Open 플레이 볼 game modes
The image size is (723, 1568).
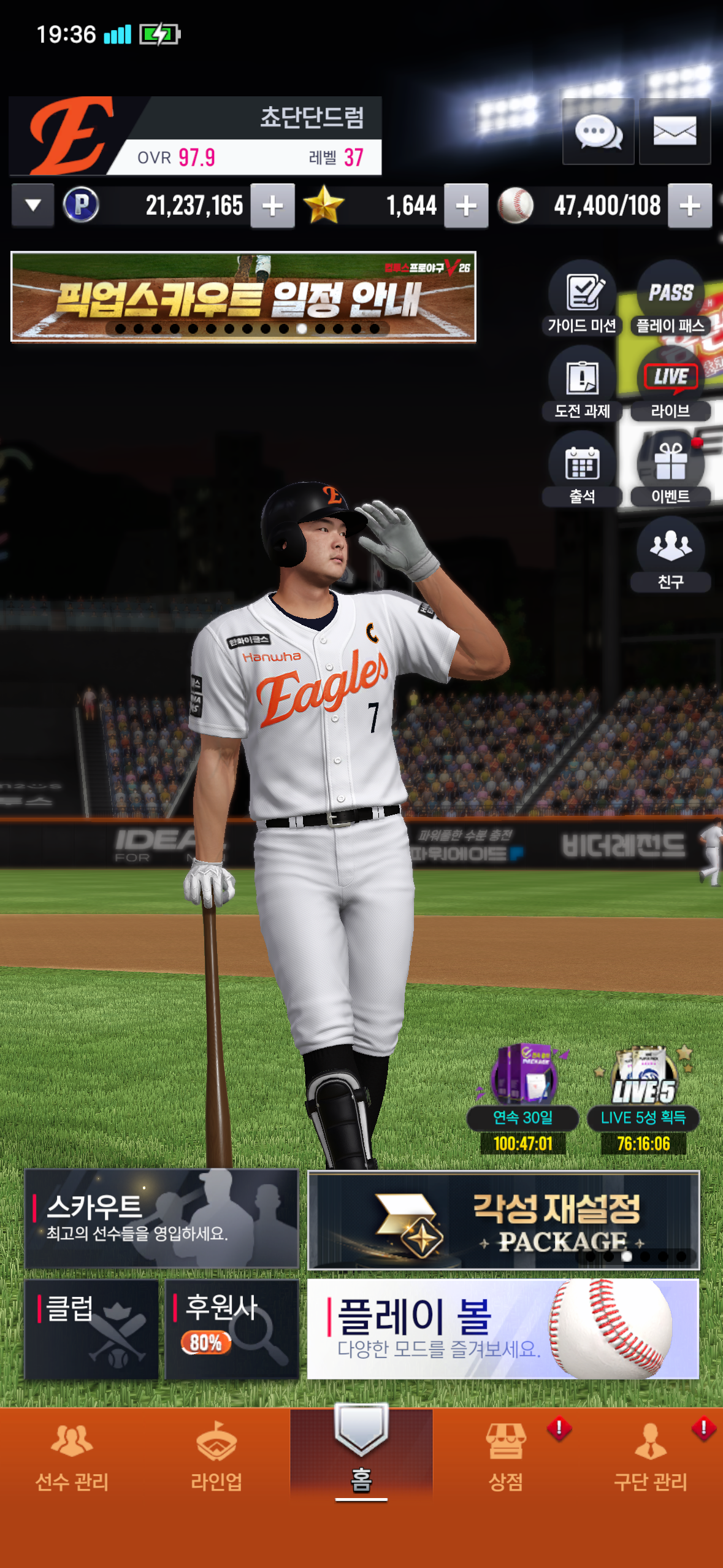[503, 1329]
